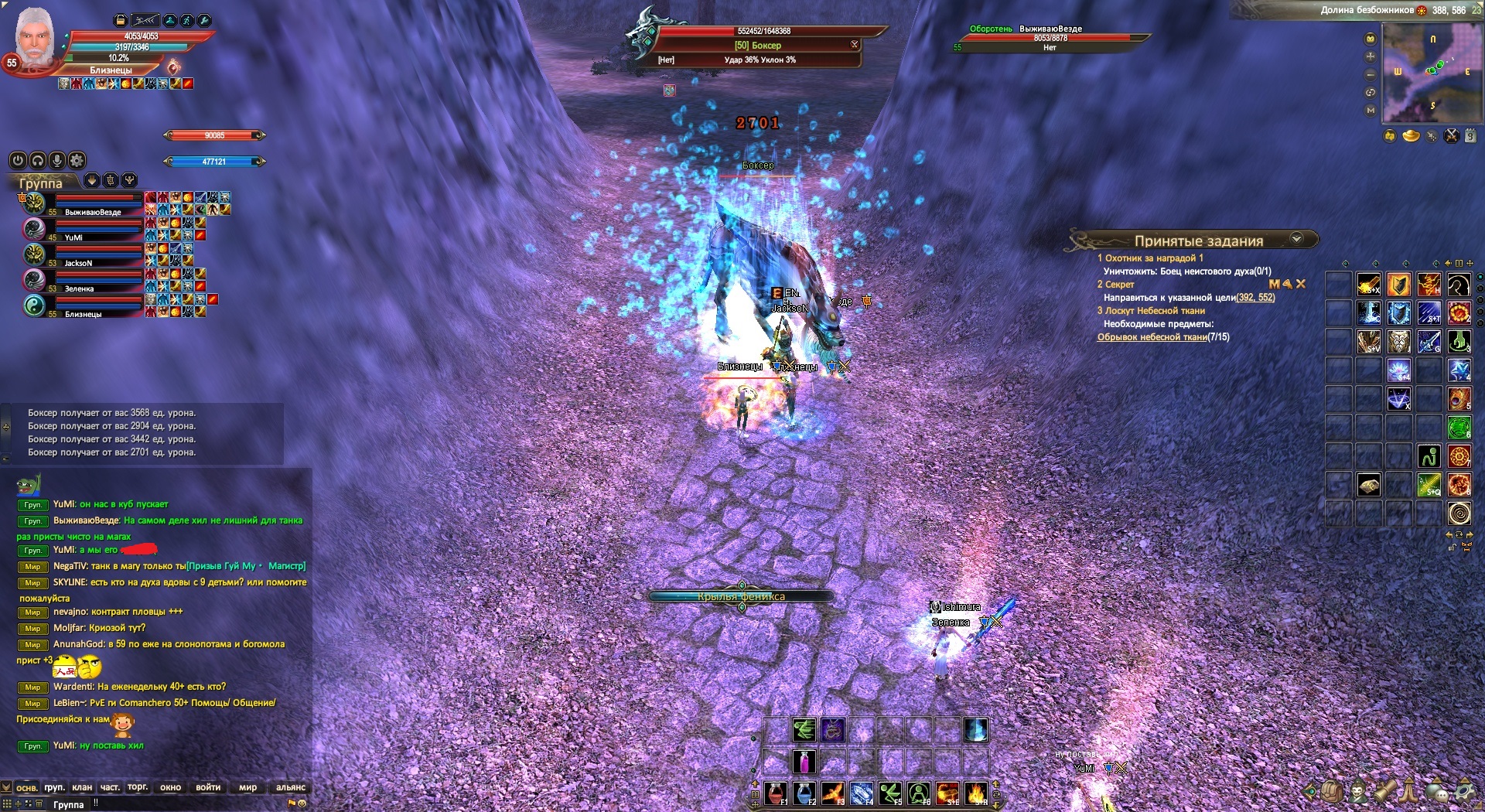Activate the green meditation skill on F6
This screenshot has width=1485, height=812.
(919, 793)
